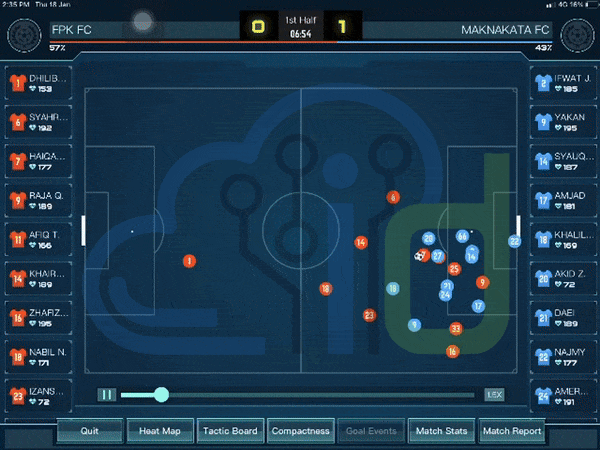Show the Tactic Board
The image size is (600, 450).
tap(230, 432)
